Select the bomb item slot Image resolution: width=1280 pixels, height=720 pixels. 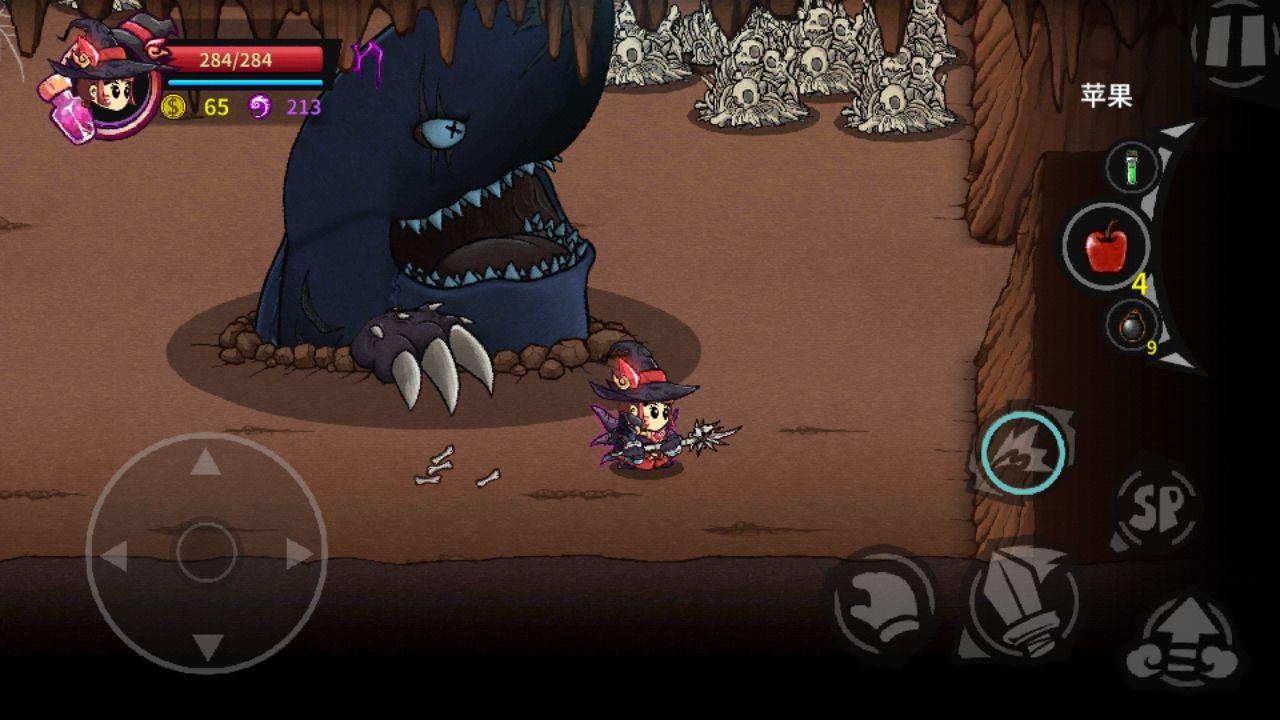coord(1131,326)
